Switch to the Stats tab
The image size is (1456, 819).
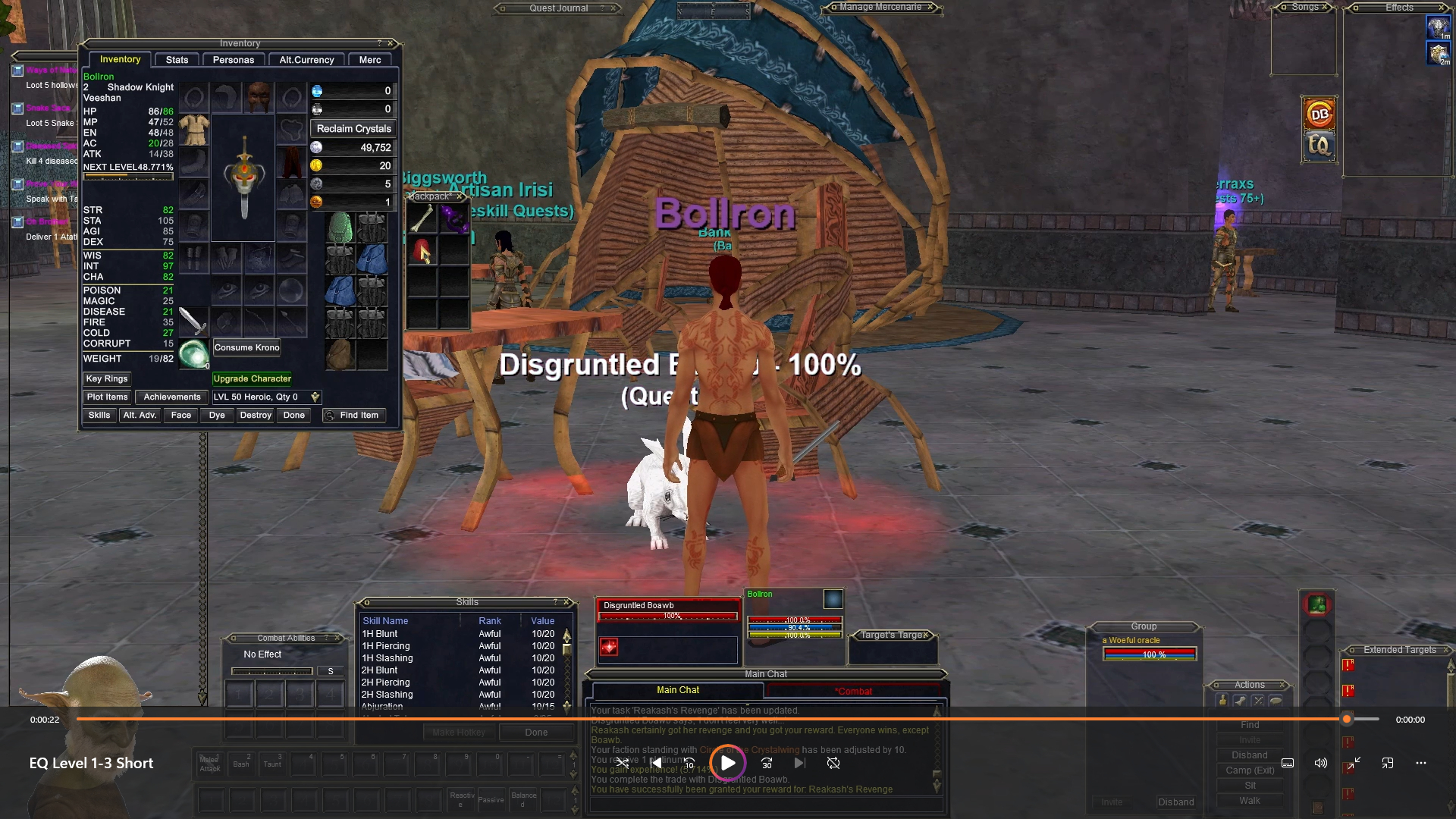(177, 60)
